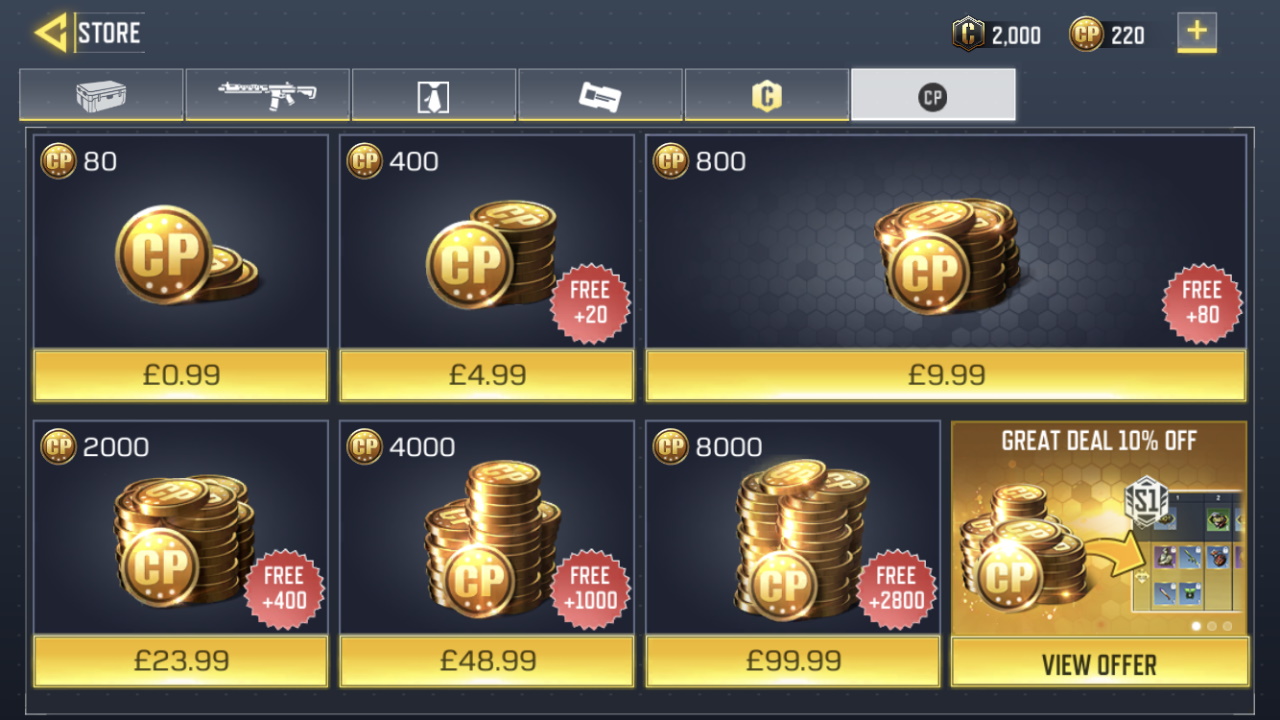Select the Weapons tab with the rifle icon
Image resolution: width=1280 pixels, height=720 pixels.
267,94
